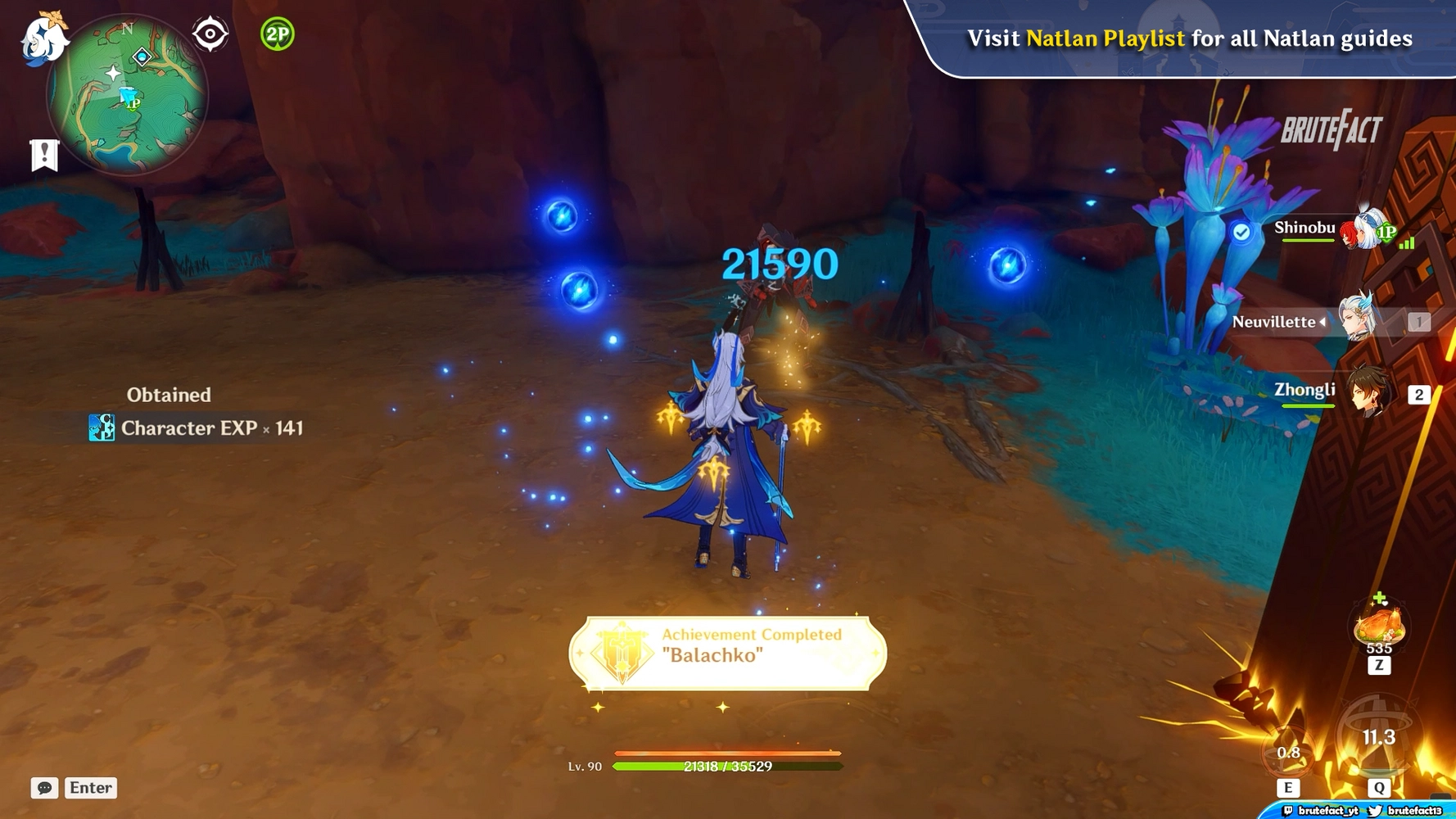Toggle Shinobu's blue ready checkmark
1456x819 pixels.
[x=1242, y=232]
